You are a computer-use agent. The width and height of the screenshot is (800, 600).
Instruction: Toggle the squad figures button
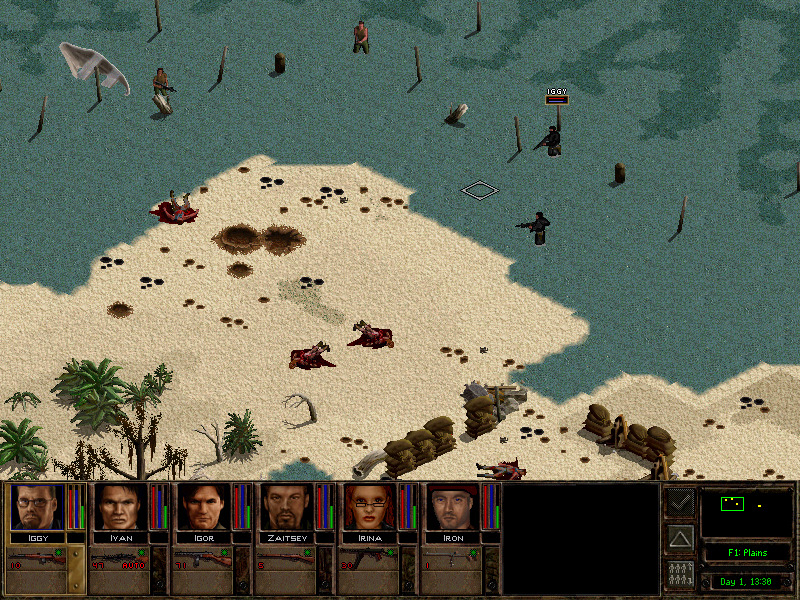click(x=680, y=575)
